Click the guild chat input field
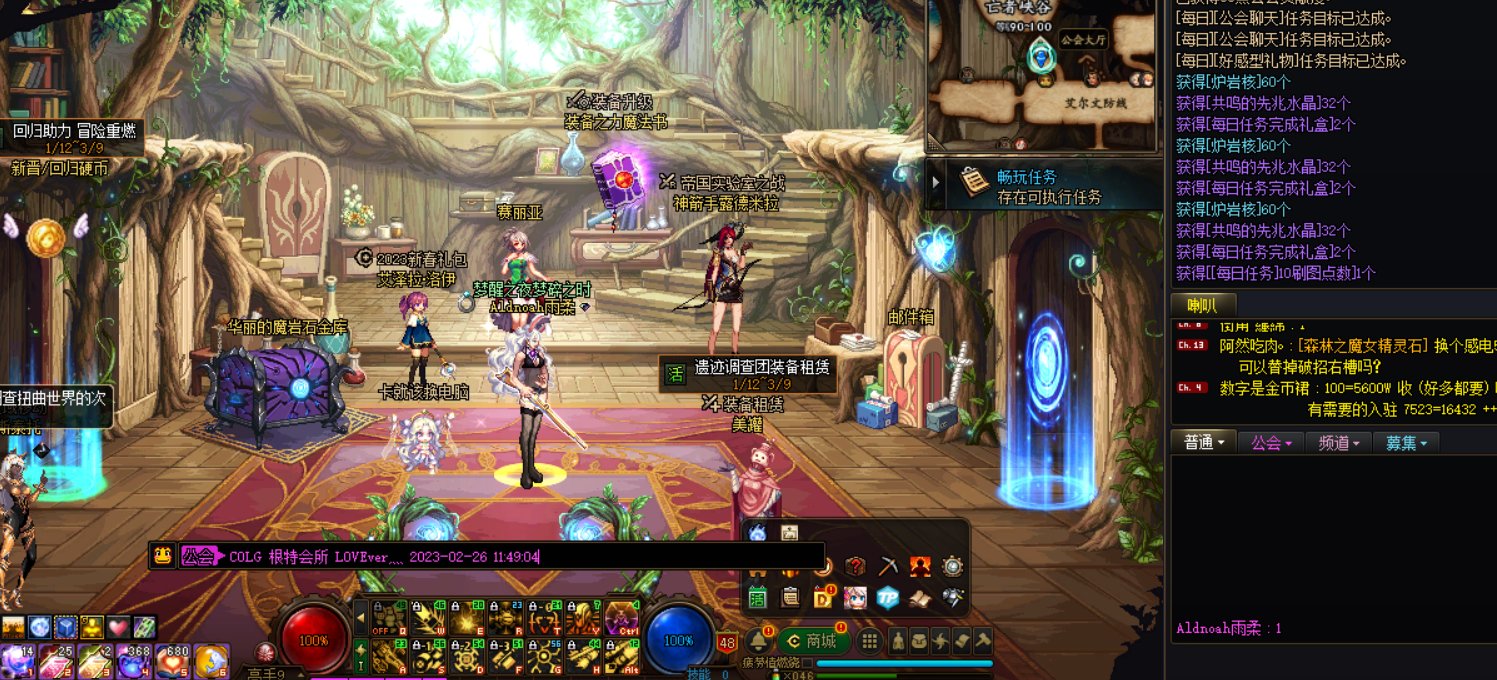The height and width of the screenshot is (680, 1497). click(x=520, y=556)
